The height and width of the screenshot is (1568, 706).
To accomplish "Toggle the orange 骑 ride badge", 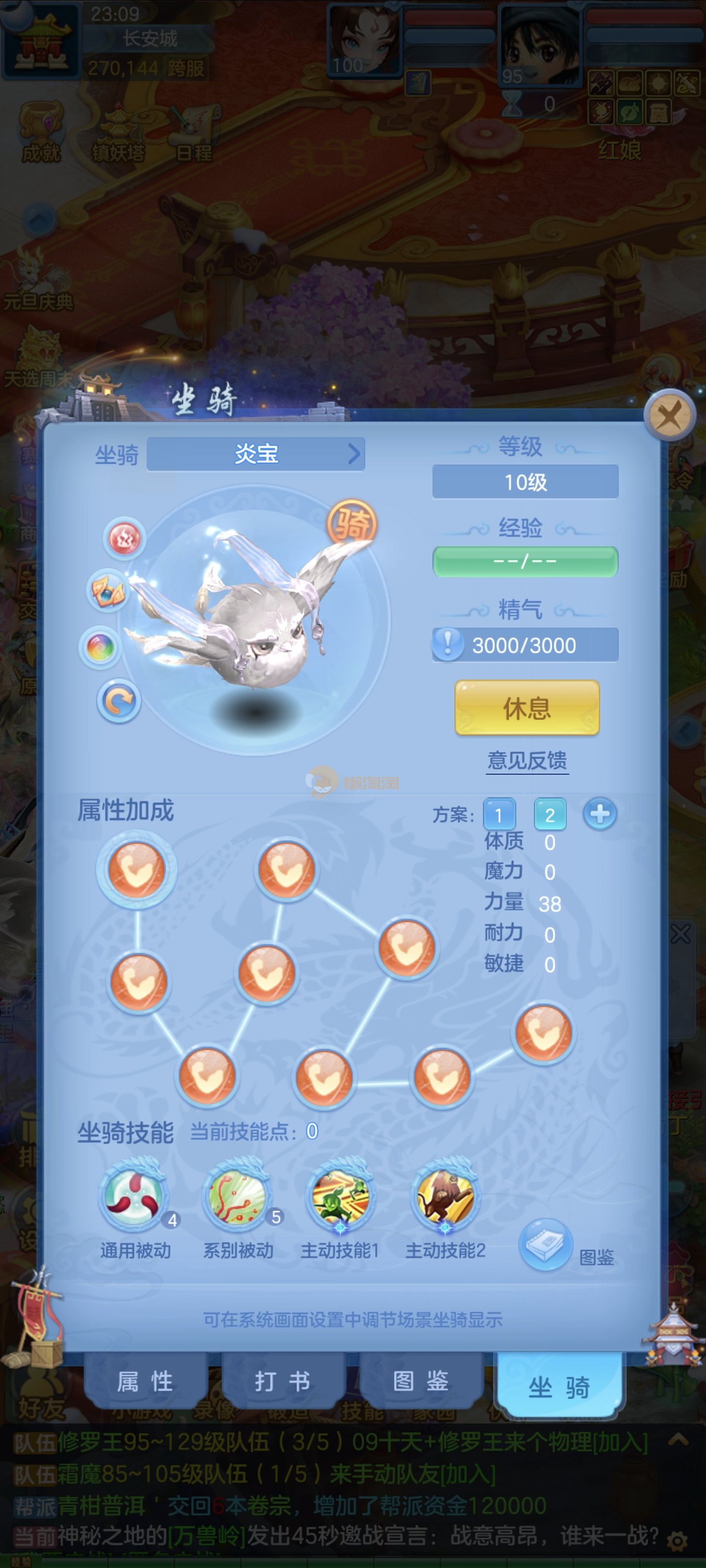I will 352,523.
